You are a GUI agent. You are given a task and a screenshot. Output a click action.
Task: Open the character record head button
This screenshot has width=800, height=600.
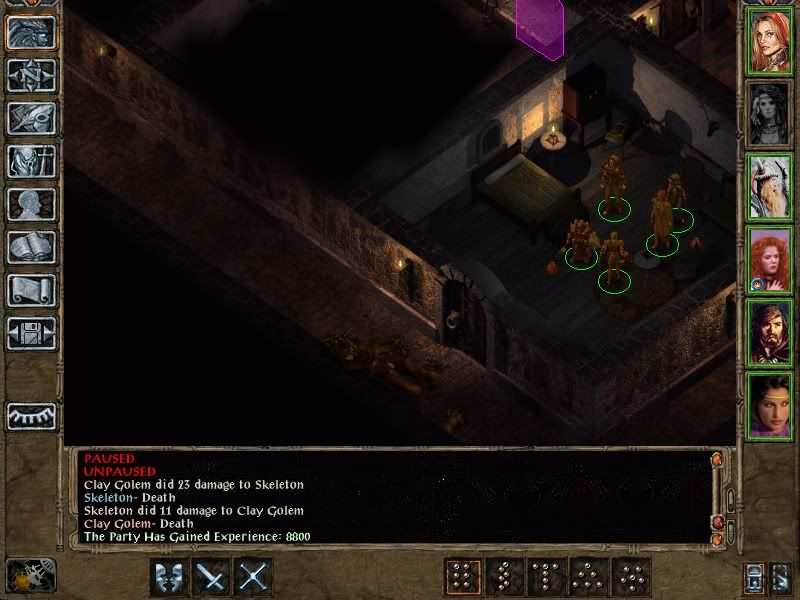tap(32, 204)
